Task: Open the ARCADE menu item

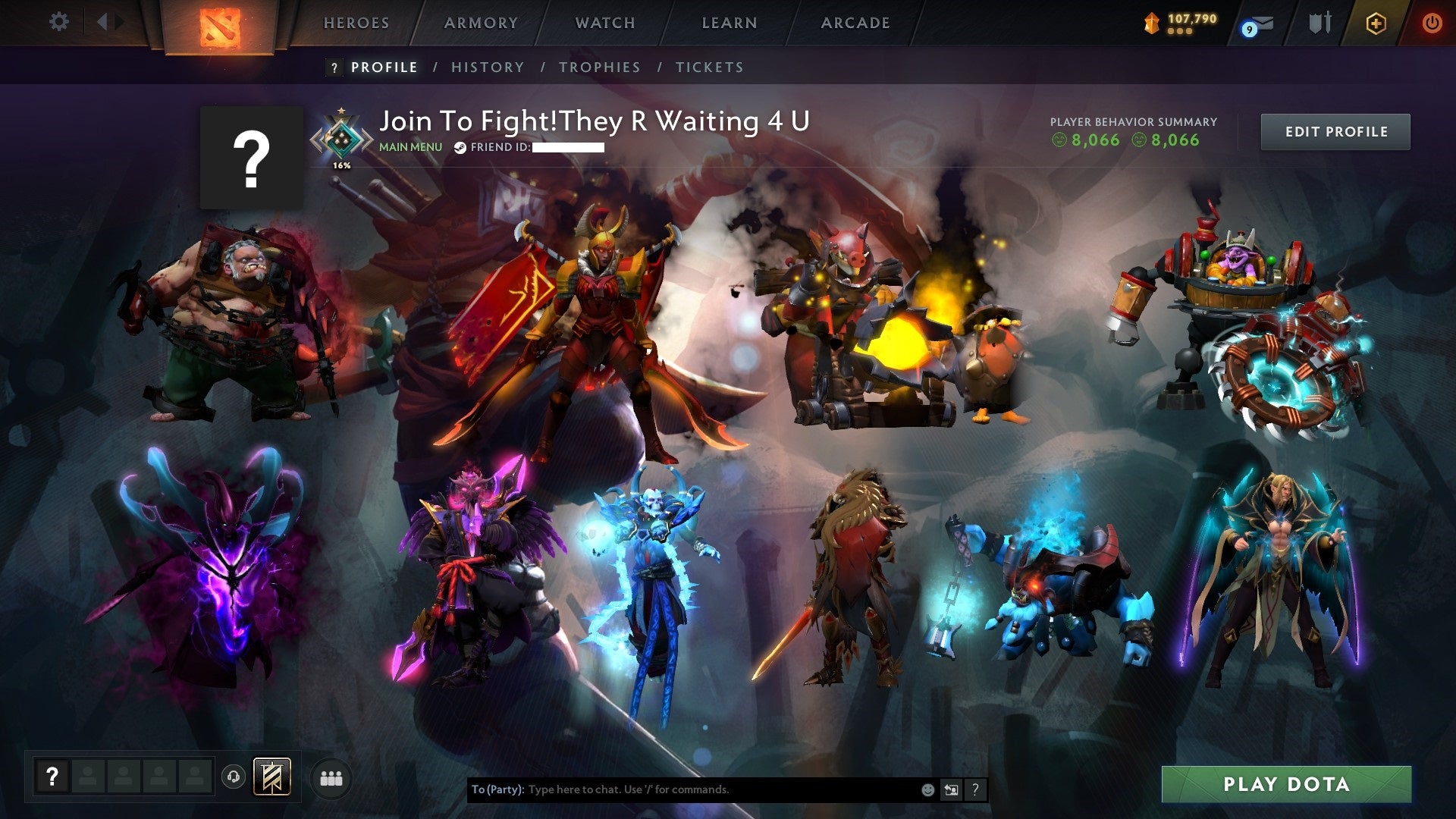Action: coord(855,23)
